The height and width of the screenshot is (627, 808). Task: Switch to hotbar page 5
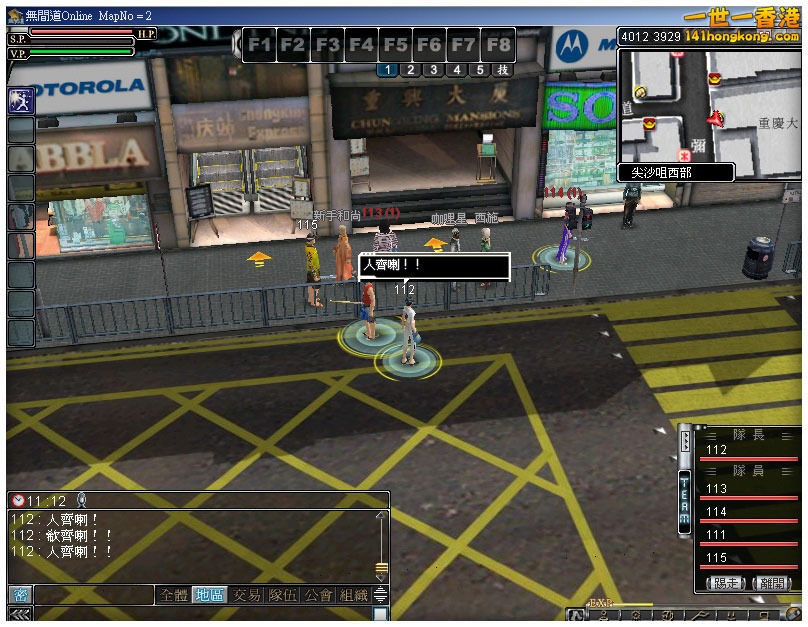point(480,70)
